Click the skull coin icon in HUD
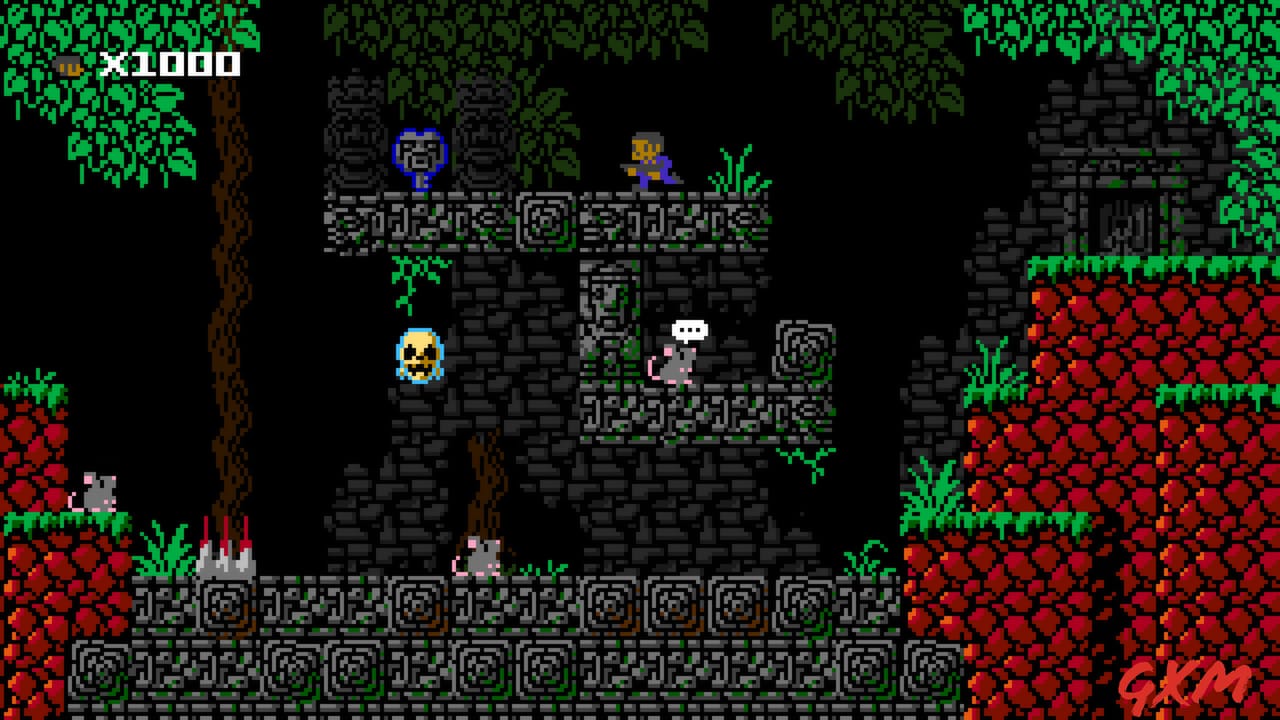Screen dimensions: 1280x720 pos(68,65)
